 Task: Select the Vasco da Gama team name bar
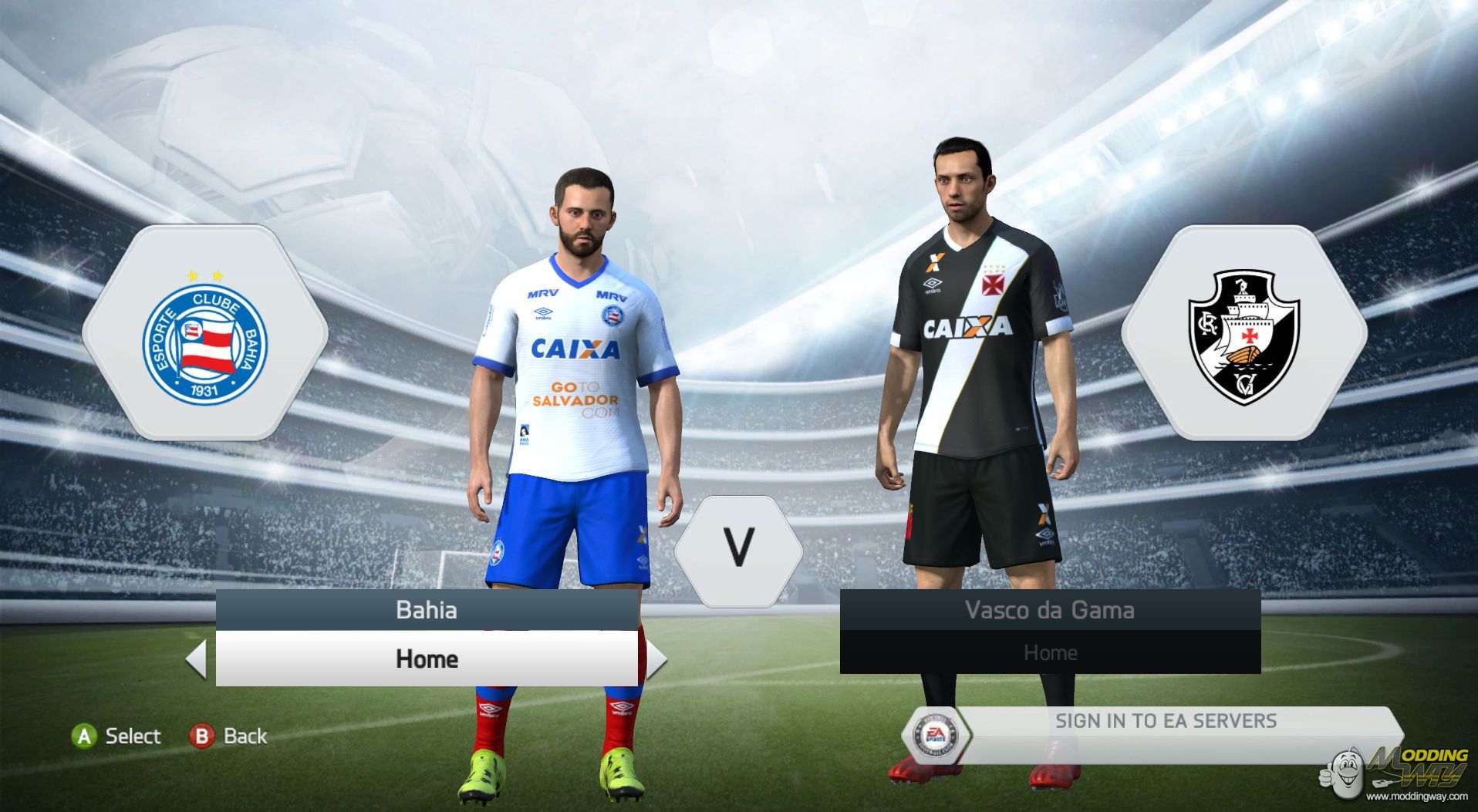click(1050, 610)
